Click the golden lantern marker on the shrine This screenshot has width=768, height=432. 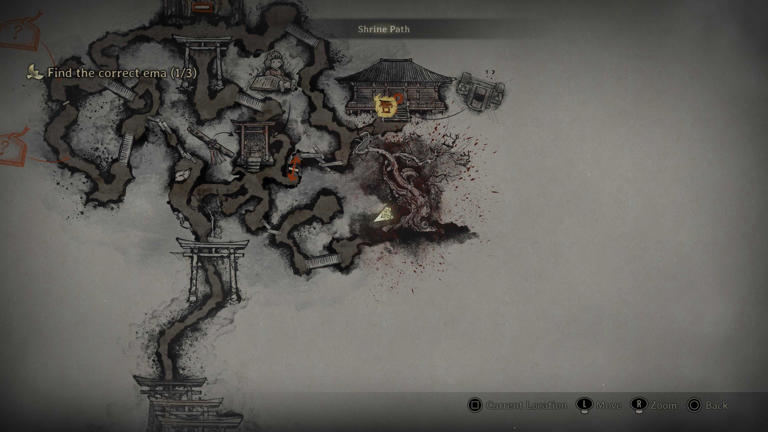pos(386,104)
